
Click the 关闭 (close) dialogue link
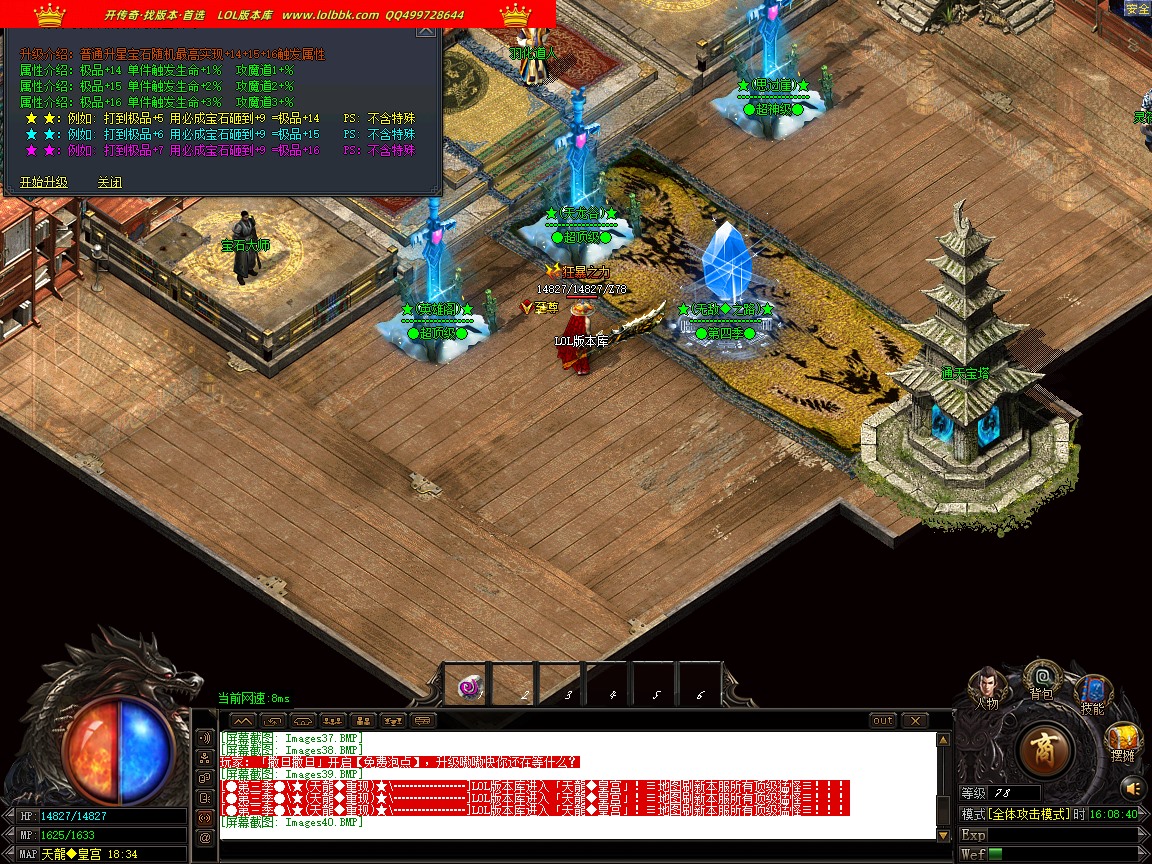(x=109, y=182)
